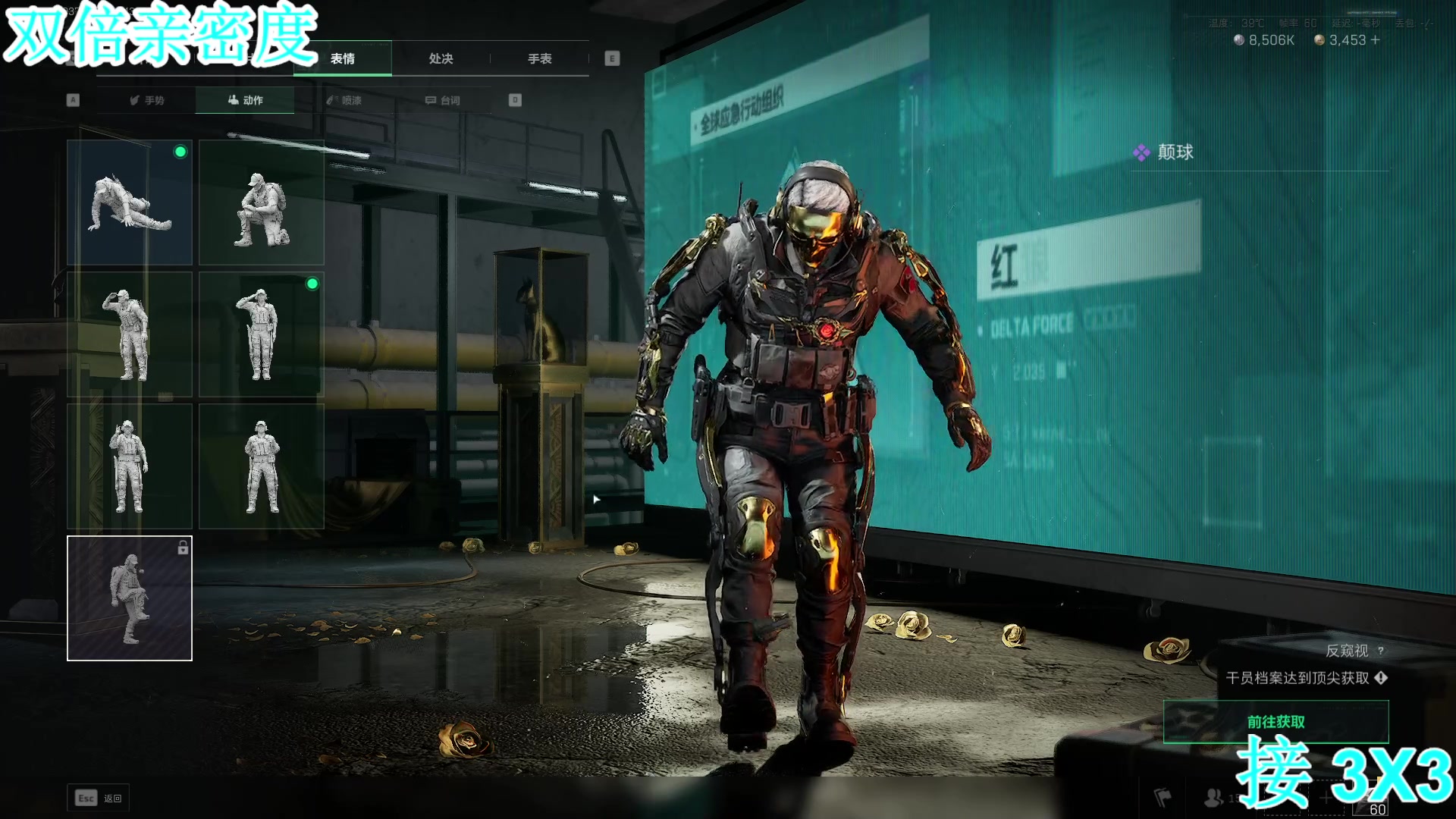
Task: Select the 动作 sub-tab
Action: (245, 100)
